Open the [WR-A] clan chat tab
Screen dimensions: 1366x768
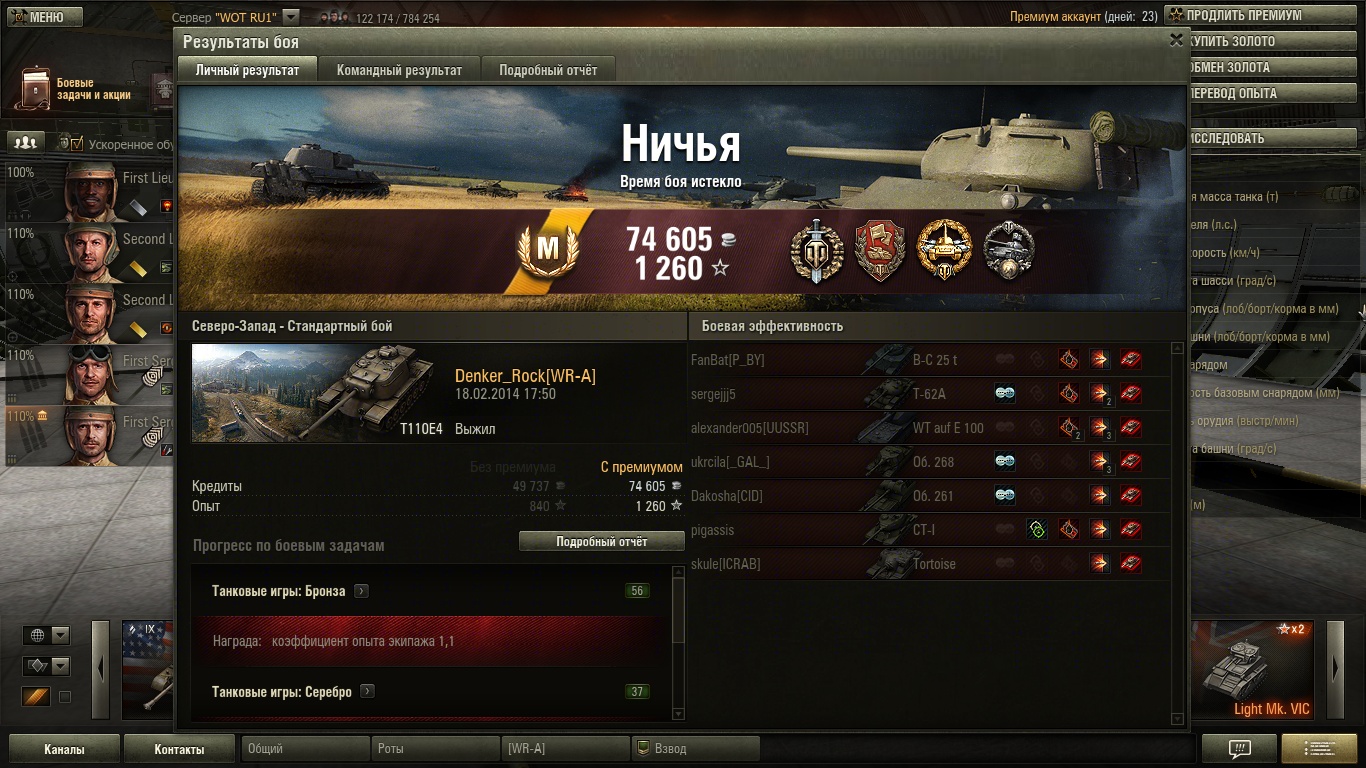click(565, 749)
